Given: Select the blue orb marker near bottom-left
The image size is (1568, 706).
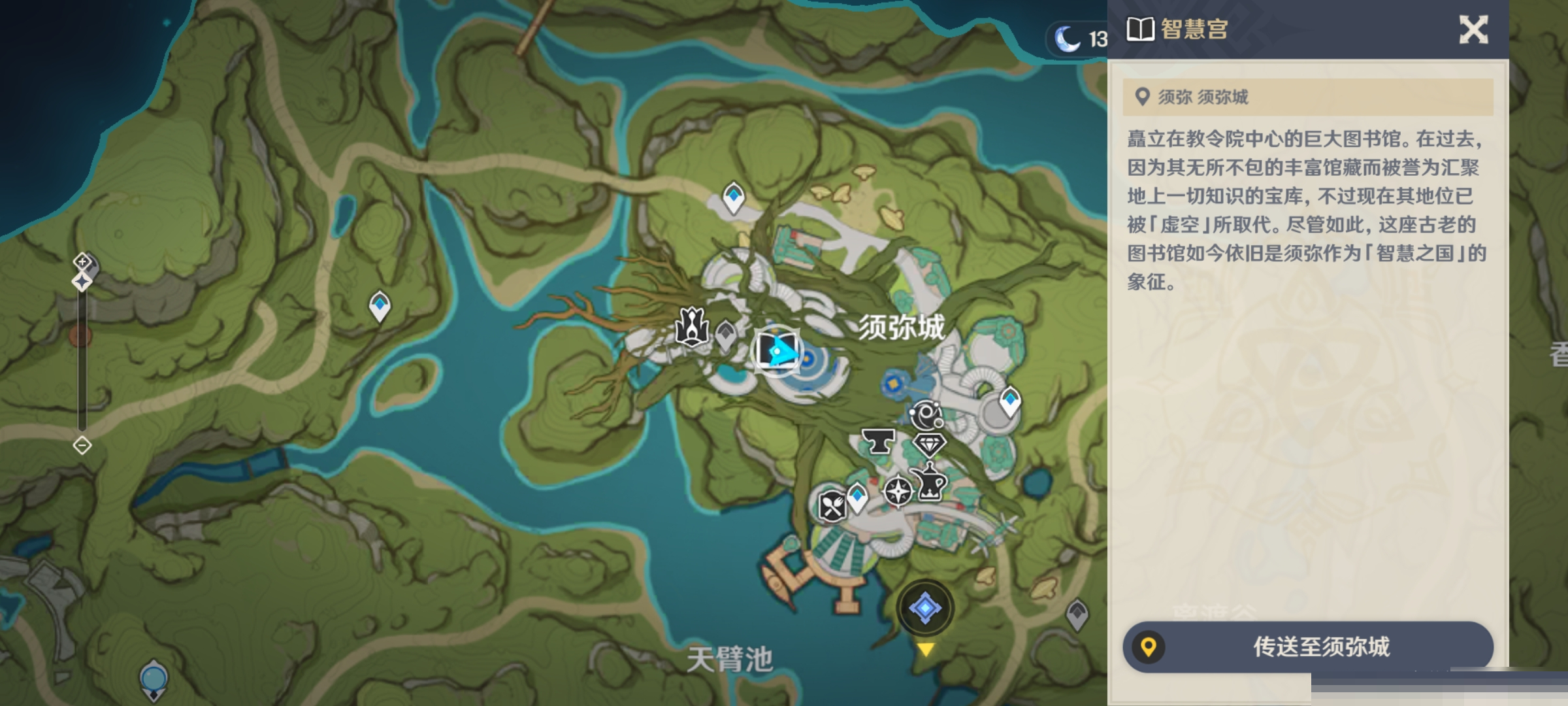Looking at the screenshot, I should 154,679.
